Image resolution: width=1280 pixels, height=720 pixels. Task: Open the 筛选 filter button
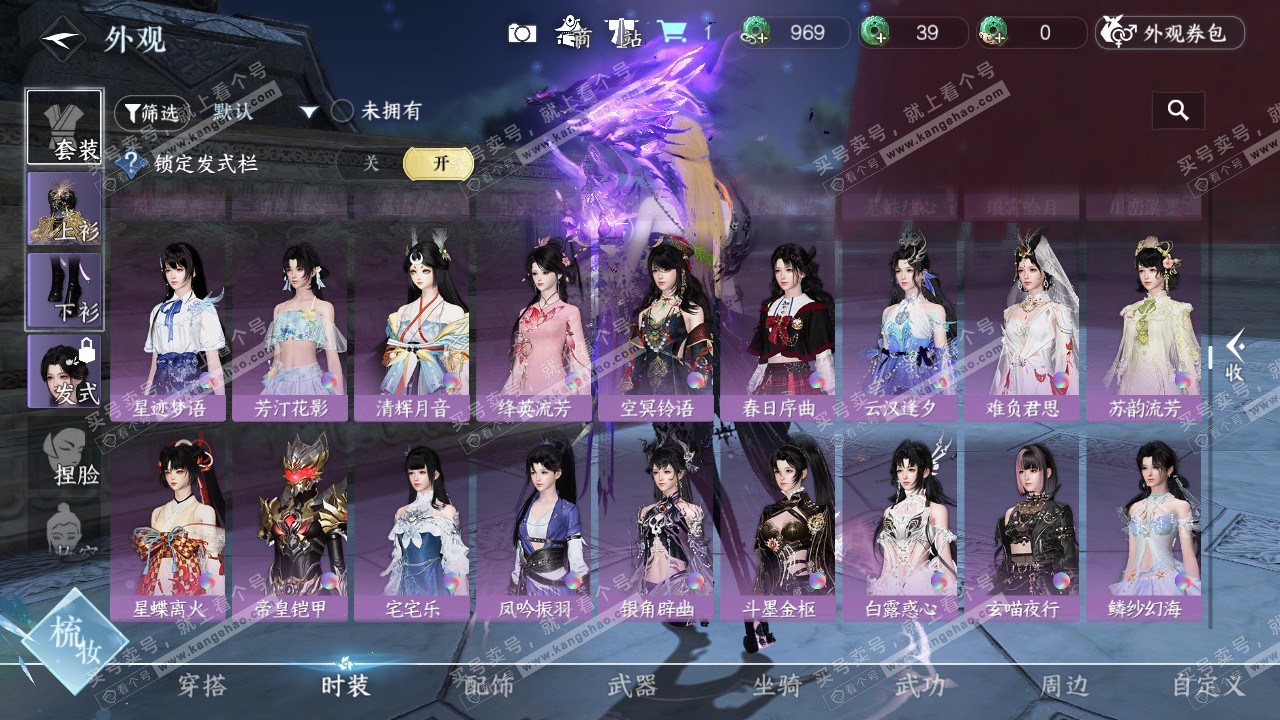(151, 113)
